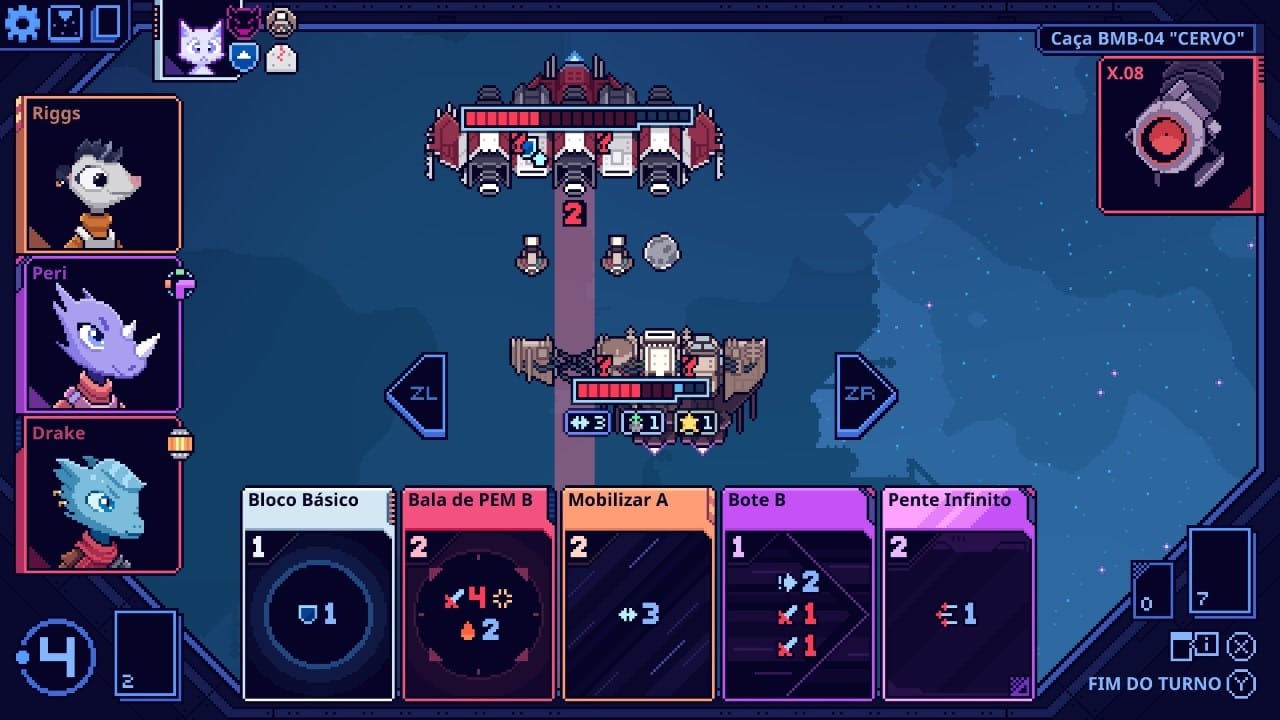Play the Bala de PEM B card
The width and height of the screenshot is (1280, 720).
pos(478,593)
